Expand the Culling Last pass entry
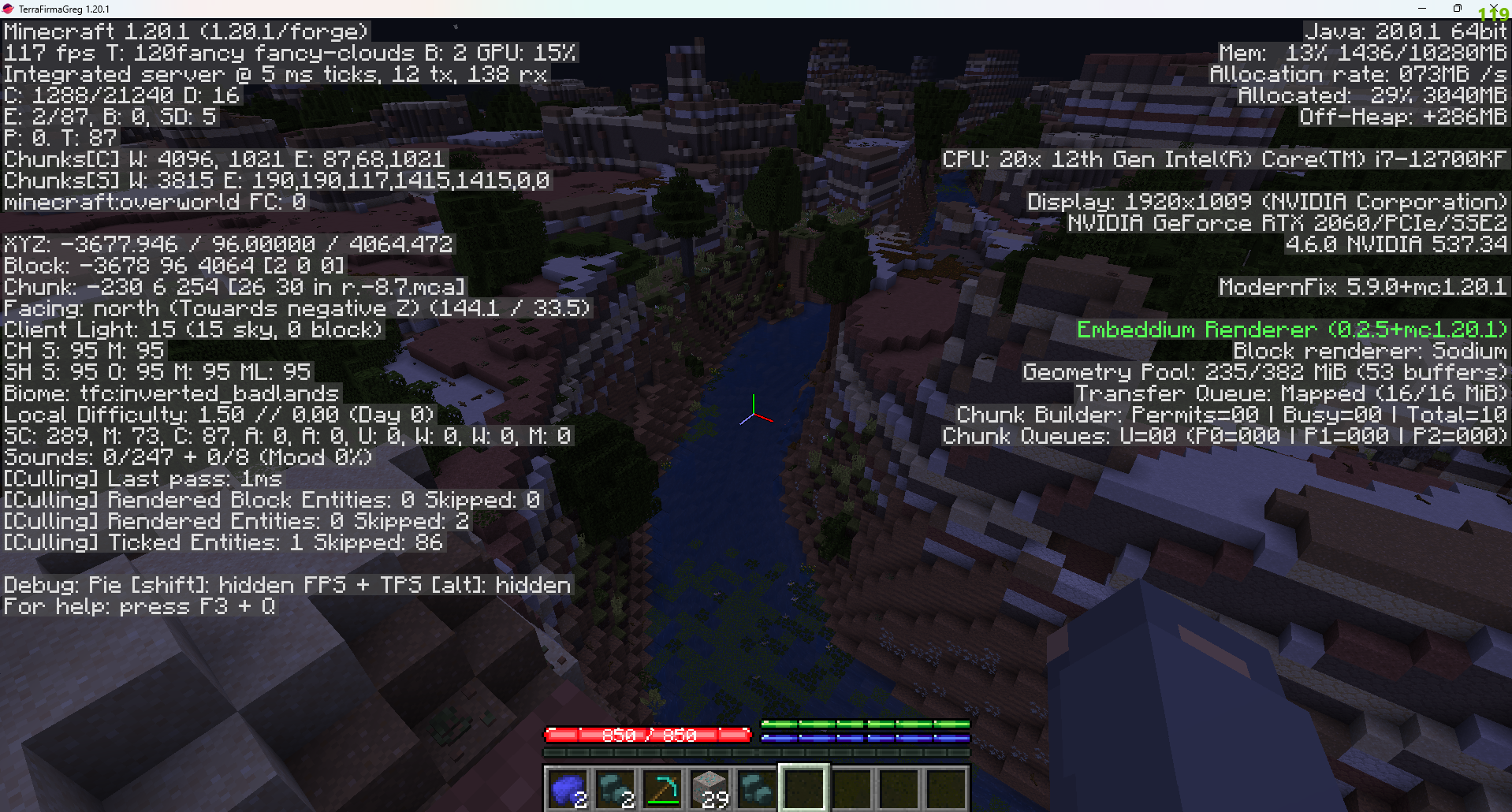1512x812 pixels. (x=140, y=479)
